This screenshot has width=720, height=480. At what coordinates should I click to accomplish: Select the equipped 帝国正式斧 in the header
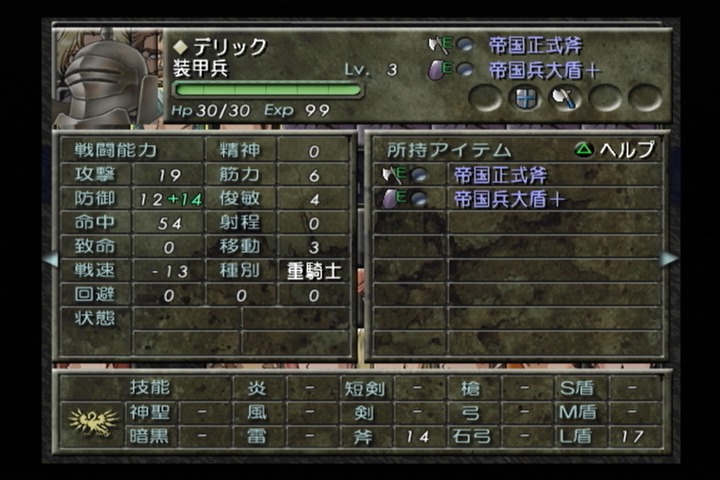click(x=535, y=45)
